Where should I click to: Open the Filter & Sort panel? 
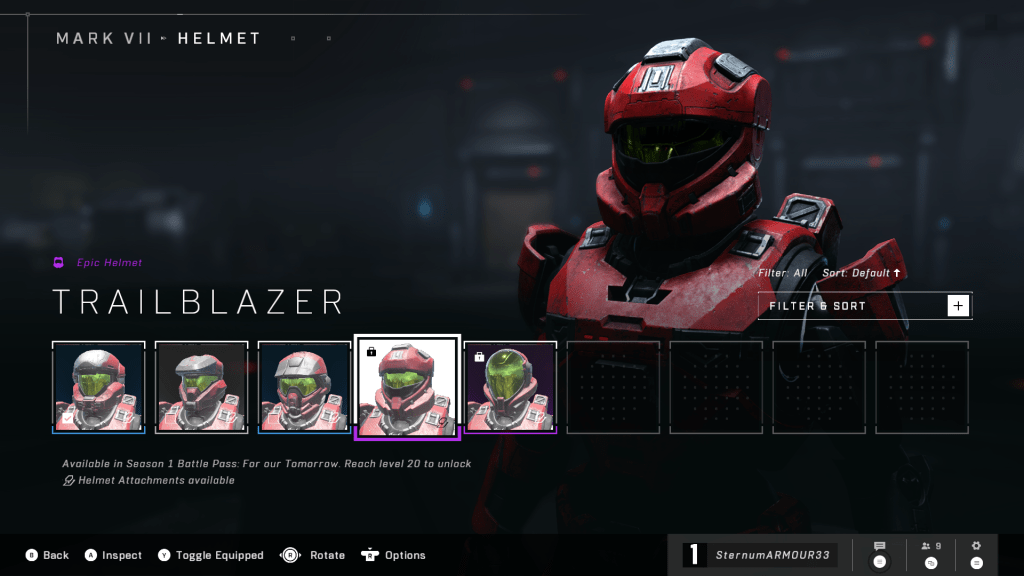coord(864,306)
